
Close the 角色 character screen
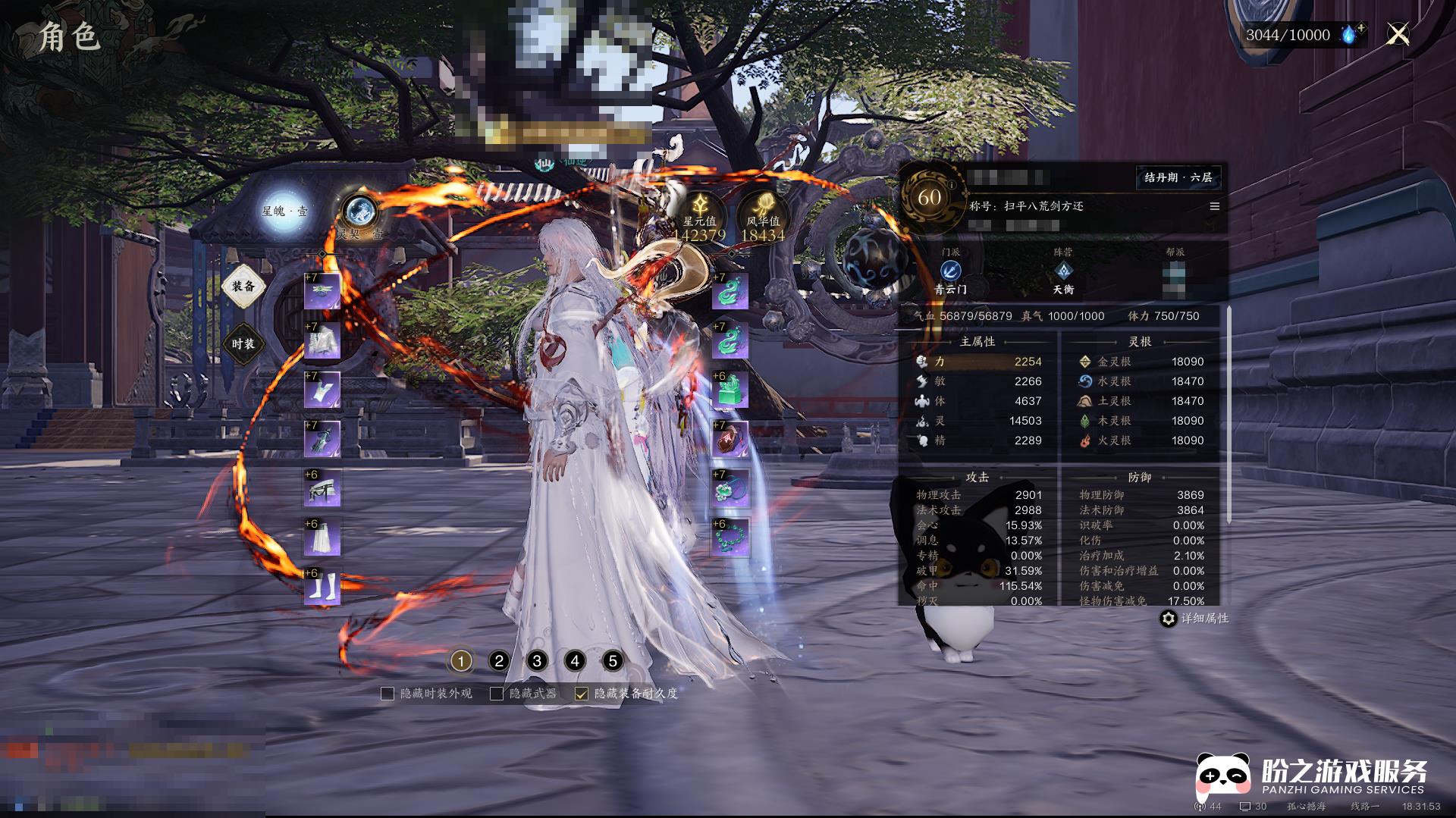point(1398,34)
